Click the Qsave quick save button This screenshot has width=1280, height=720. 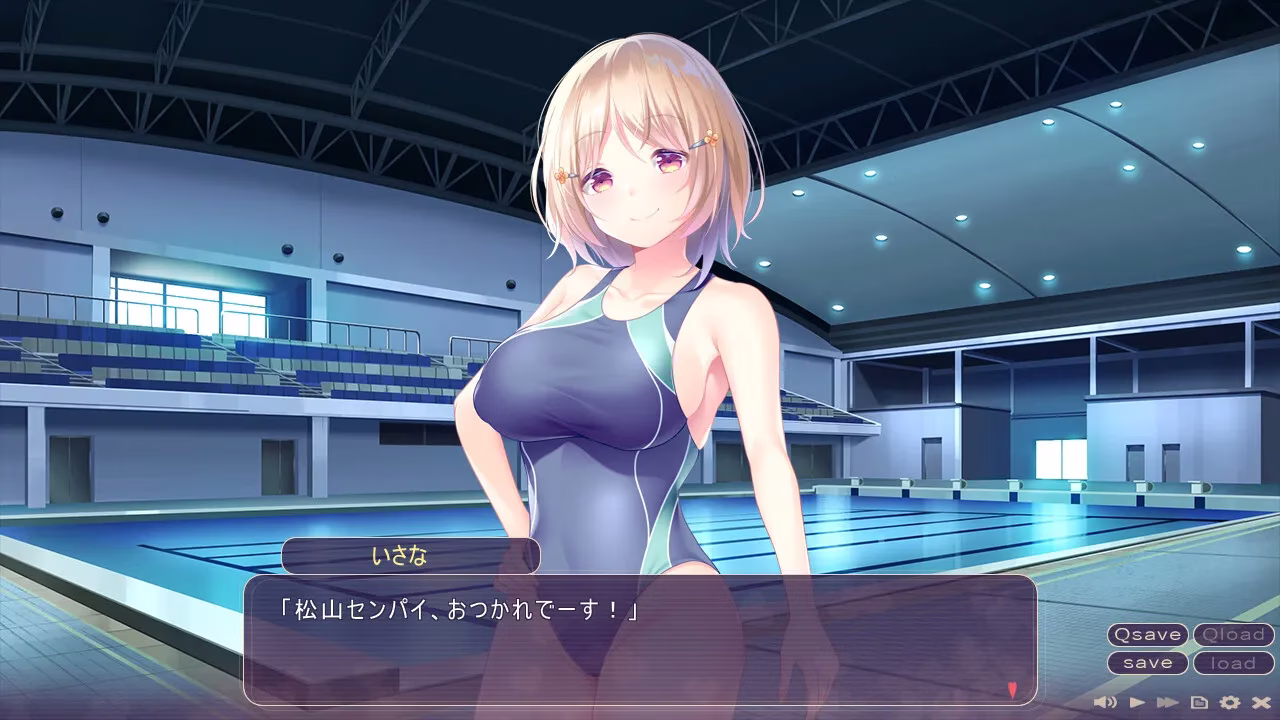click(x=1147, y=635)
